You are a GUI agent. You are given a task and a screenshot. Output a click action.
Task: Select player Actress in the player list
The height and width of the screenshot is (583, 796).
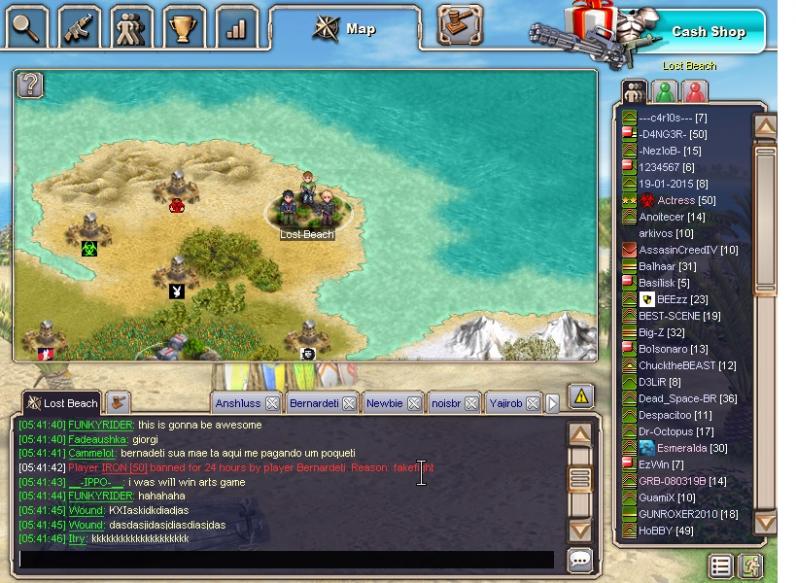click(675, 201)
